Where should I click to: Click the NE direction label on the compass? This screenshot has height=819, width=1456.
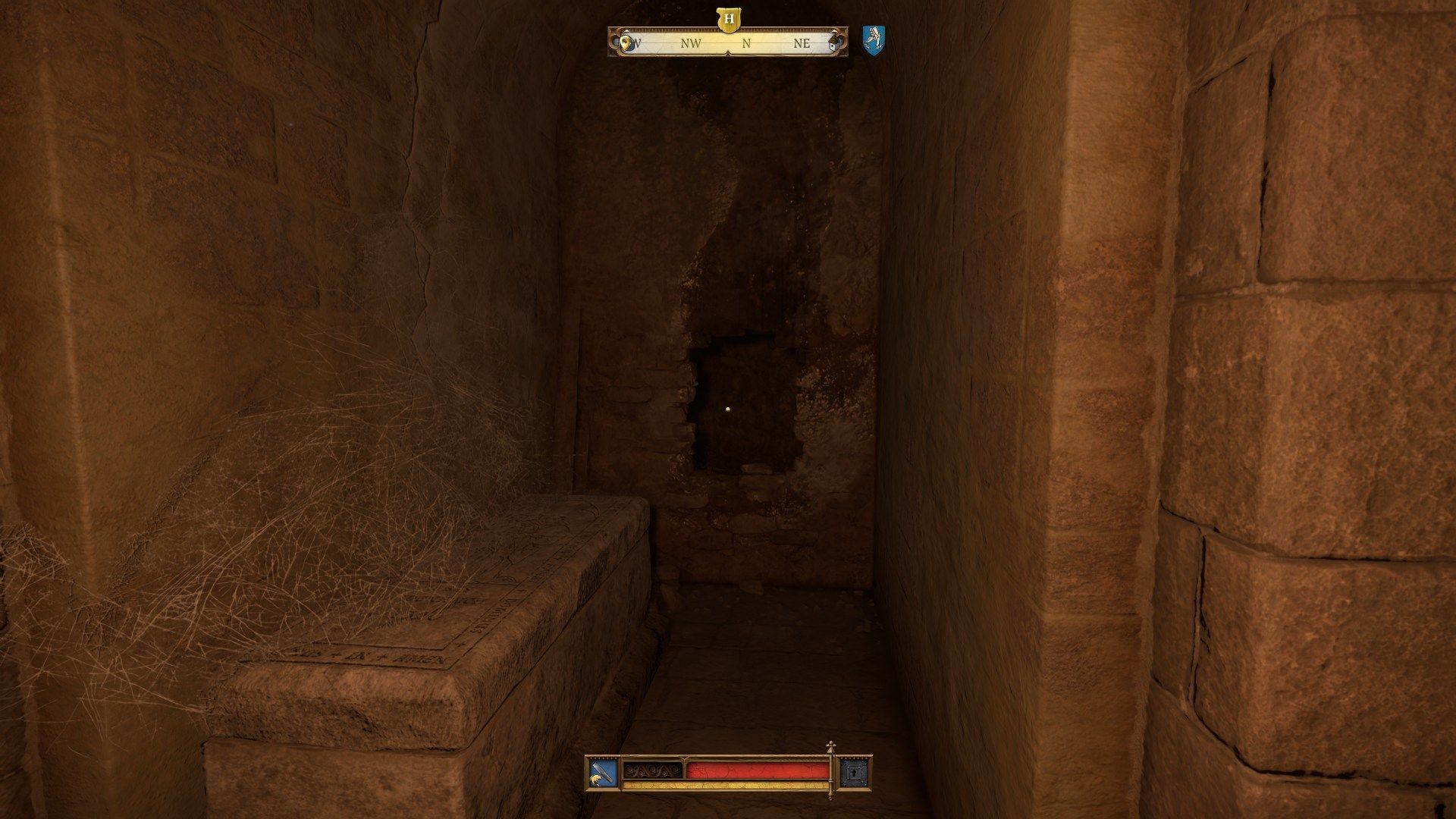802,44
